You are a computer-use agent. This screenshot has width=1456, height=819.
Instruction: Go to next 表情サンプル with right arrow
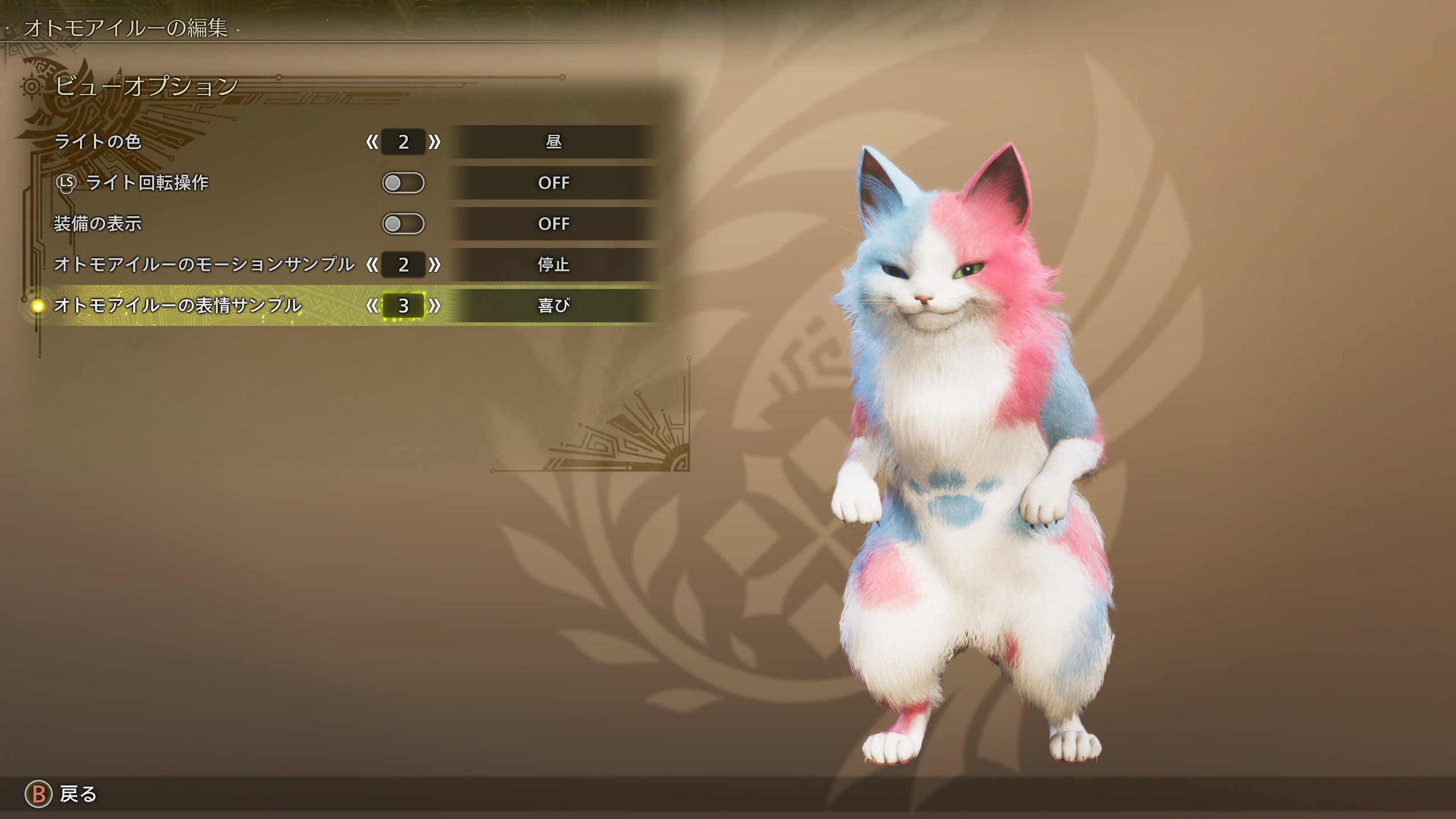click(435, 305)
